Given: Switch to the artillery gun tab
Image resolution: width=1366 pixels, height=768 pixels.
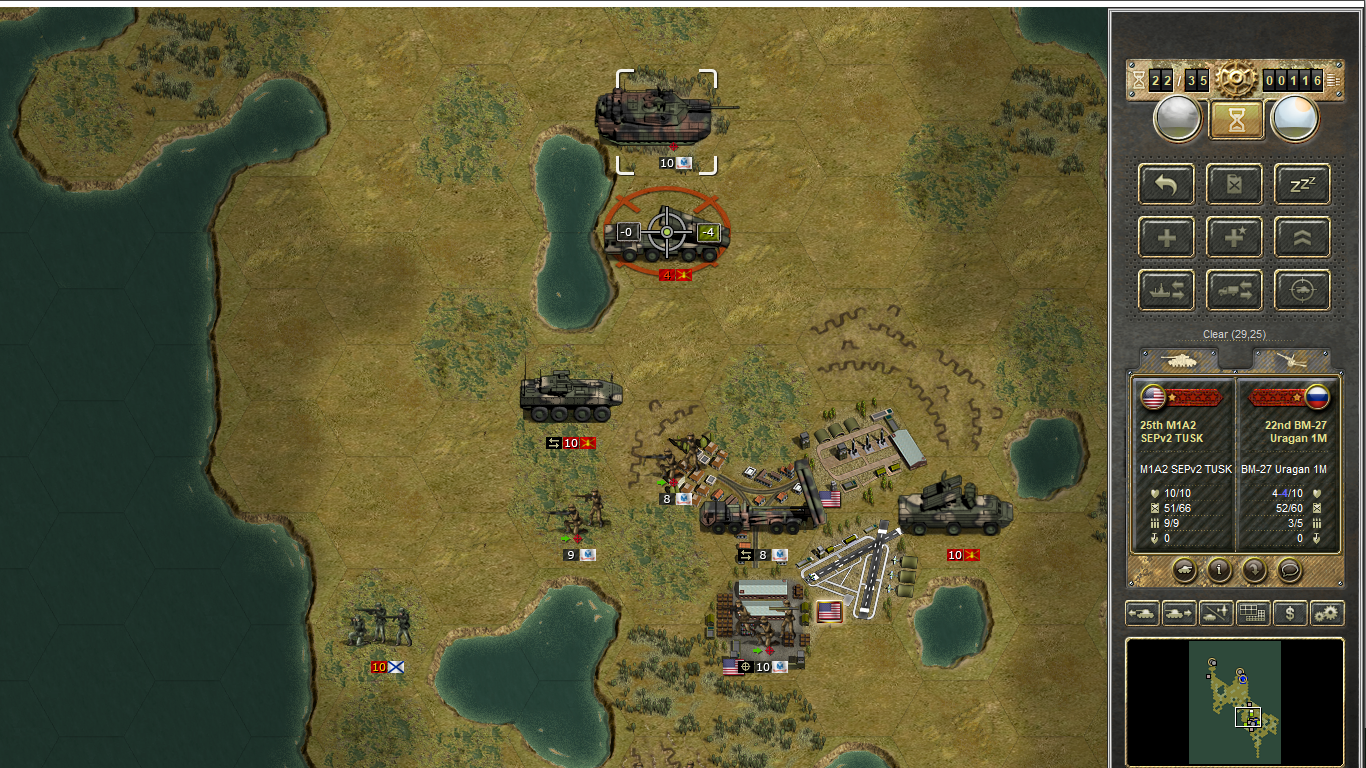Looking at the screenshot, I should click(1290, 359).
